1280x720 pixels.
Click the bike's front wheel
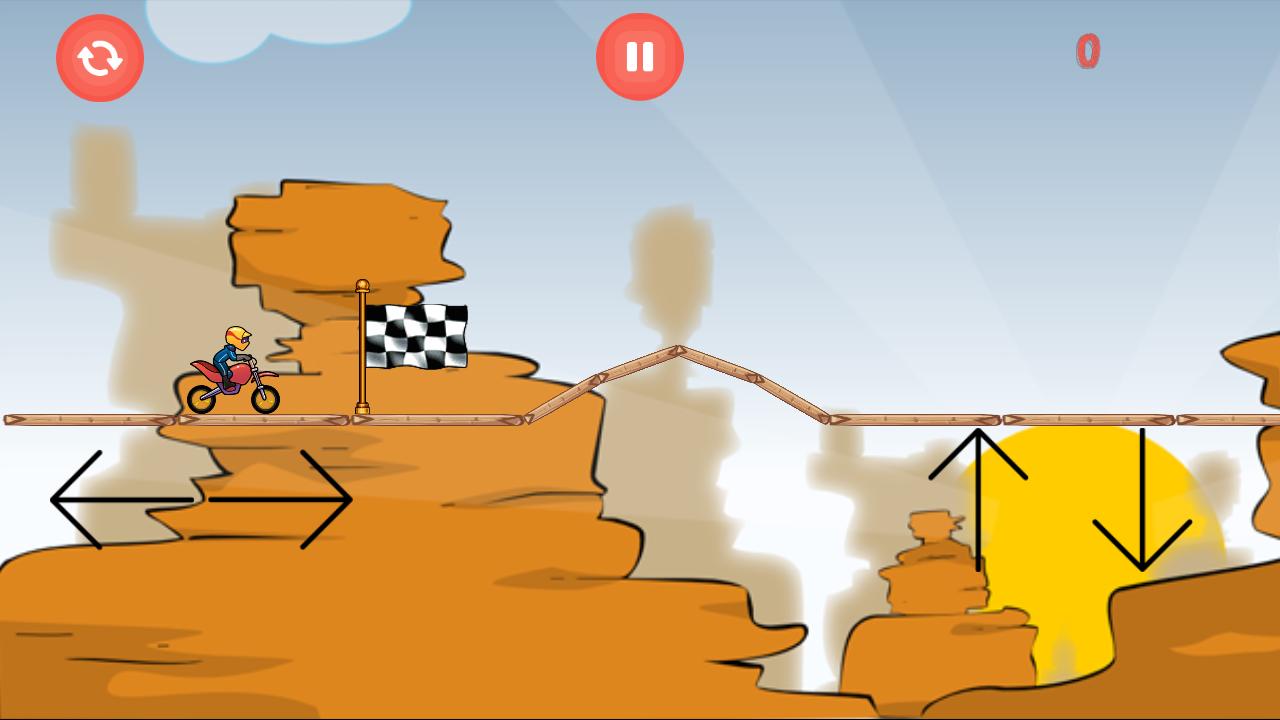[266, 398]
